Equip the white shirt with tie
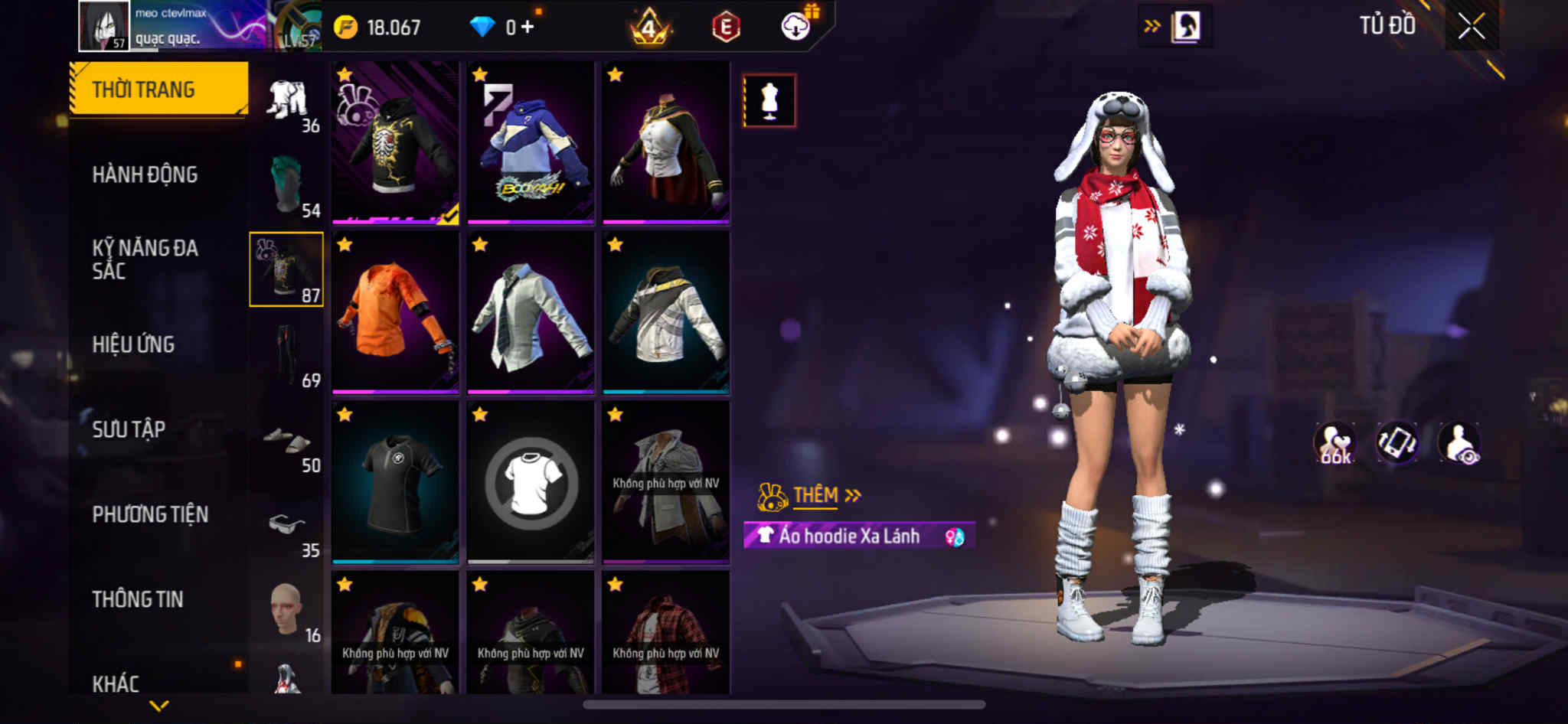Screen dimensions: 1568x724 click(531, 313)
